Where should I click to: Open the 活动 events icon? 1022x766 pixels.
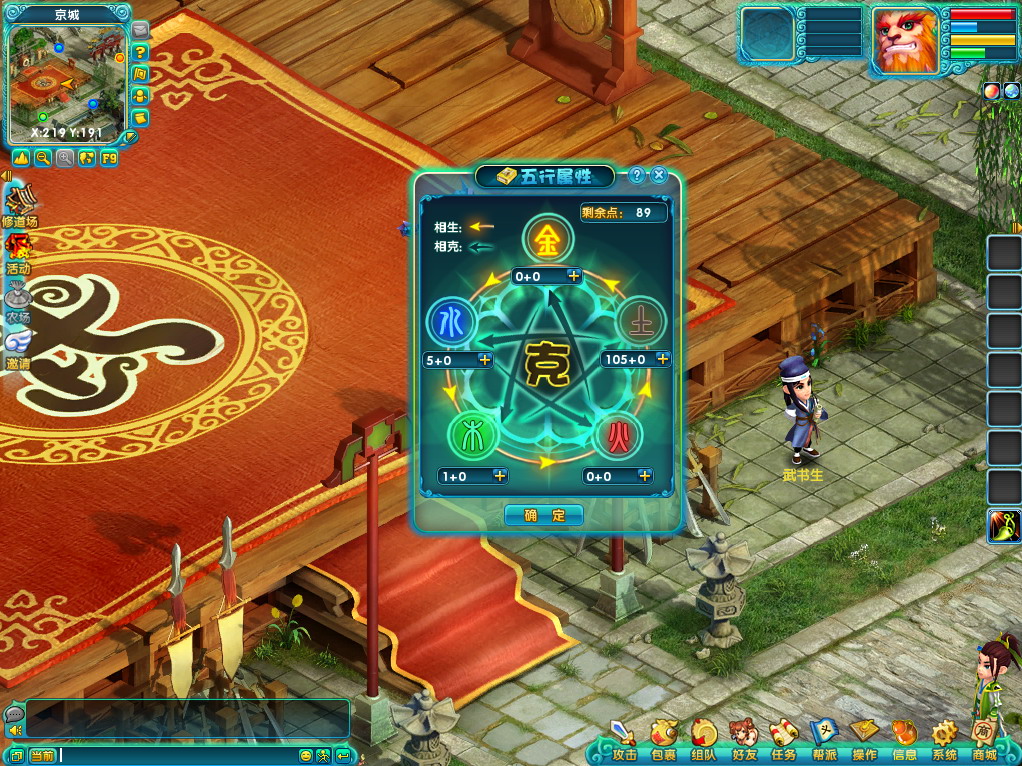(18, 252)
